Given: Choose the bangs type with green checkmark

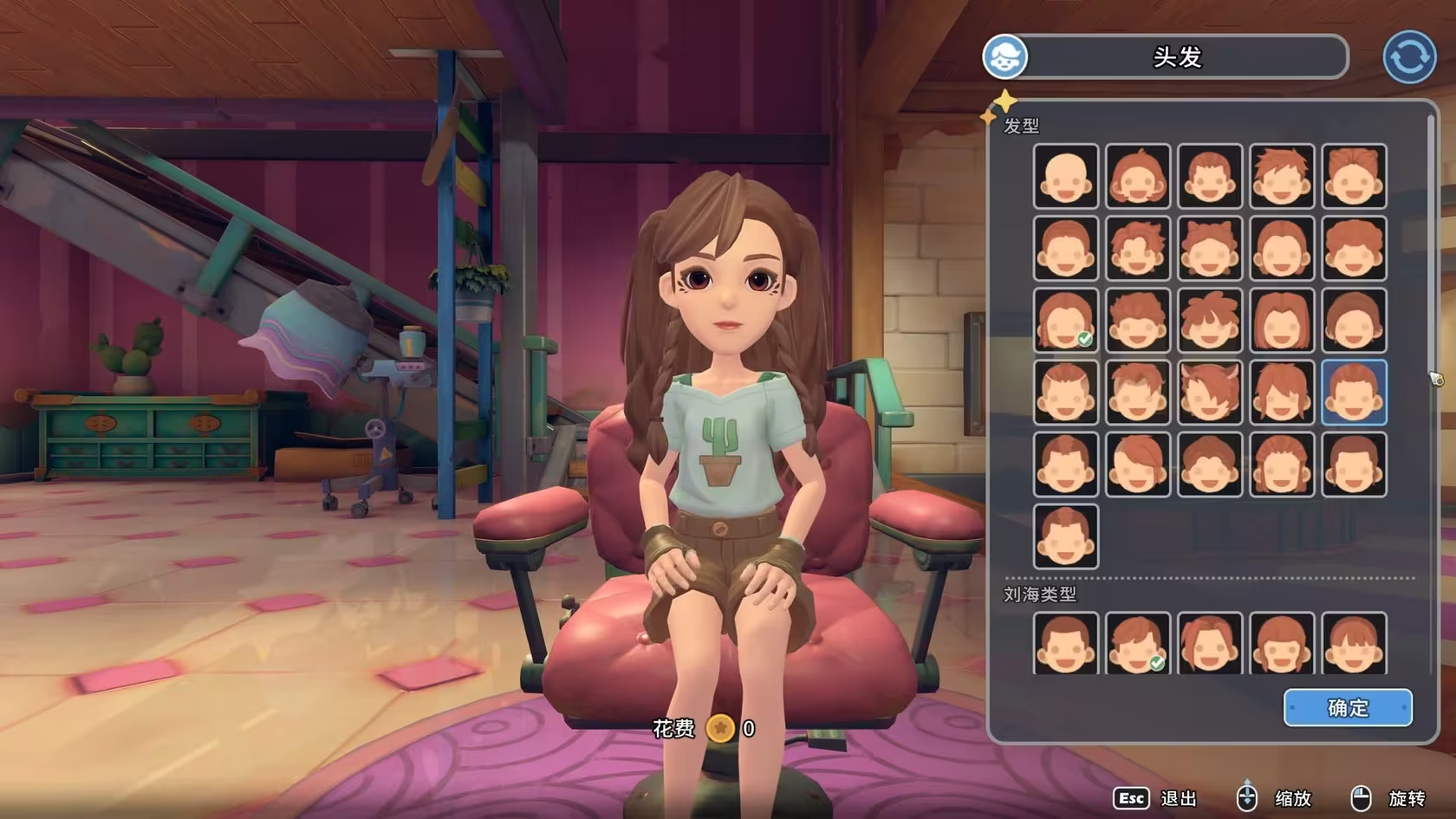Looking at the screenshot, I should click(1138, 644).
